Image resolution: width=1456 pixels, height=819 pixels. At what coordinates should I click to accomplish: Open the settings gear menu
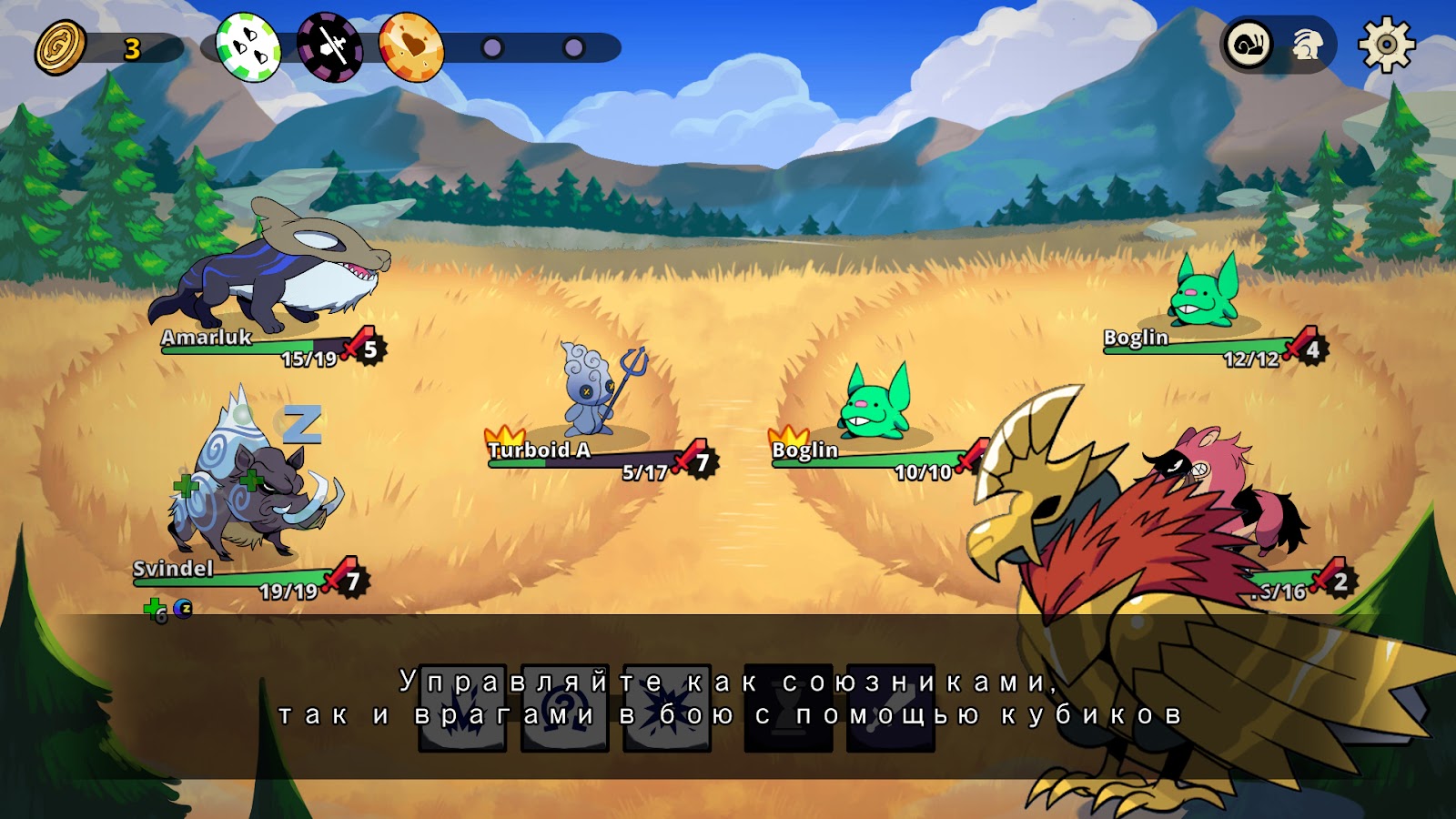[1386, 44]
